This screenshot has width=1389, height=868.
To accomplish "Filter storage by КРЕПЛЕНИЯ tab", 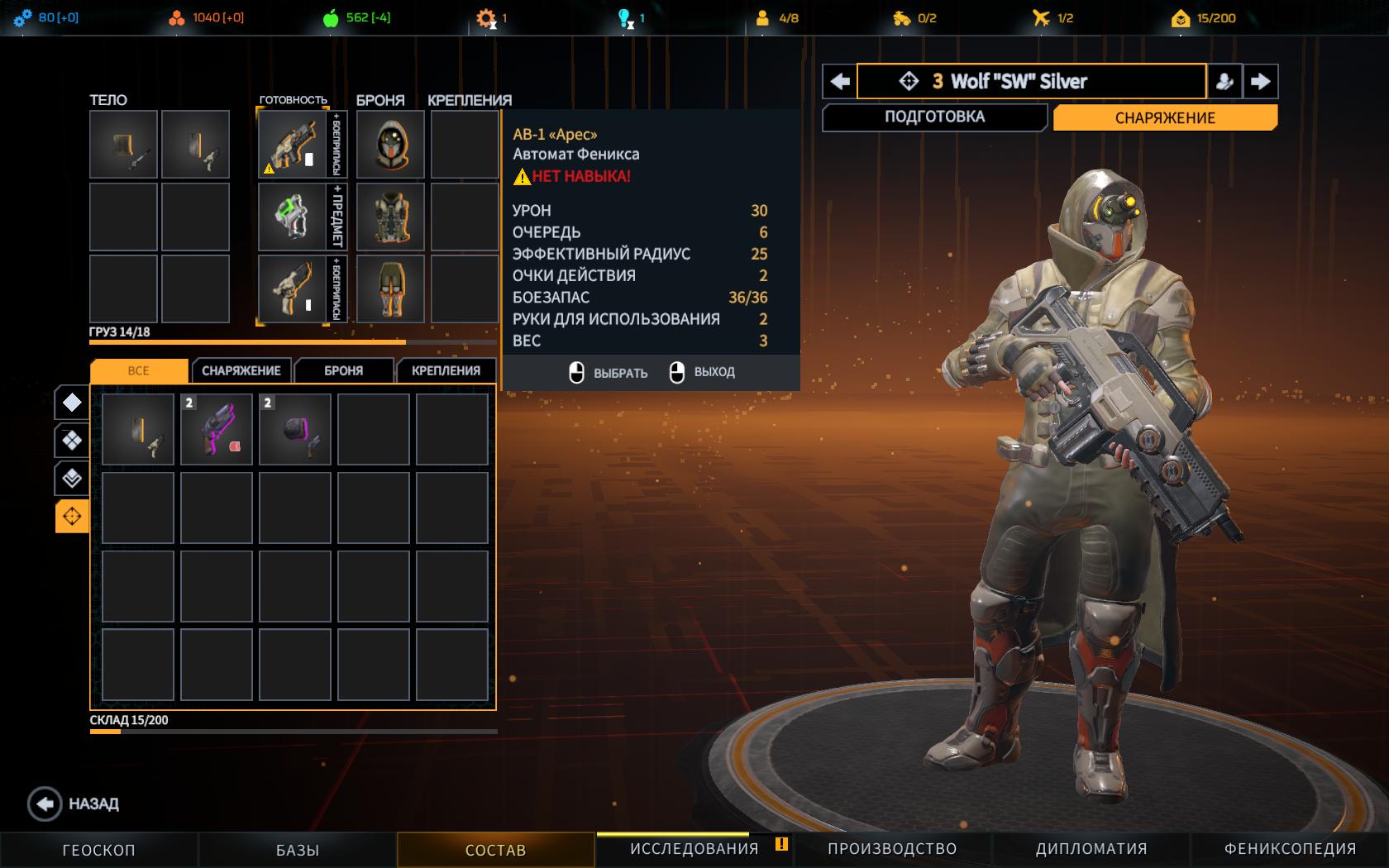I will (x=446, y=370).
